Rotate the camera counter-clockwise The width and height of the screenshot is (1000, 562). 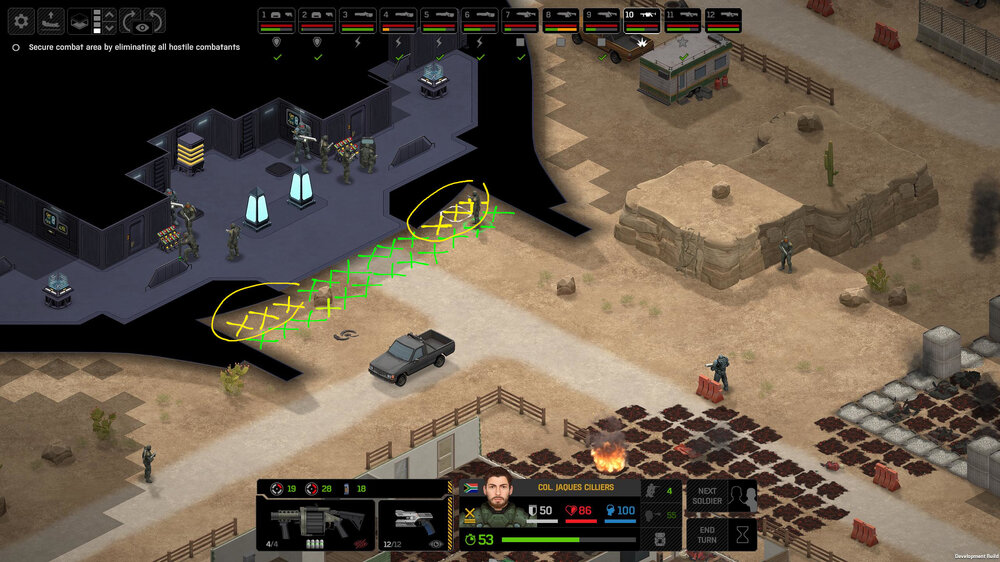pyautogui.click(x=154, y=19)
